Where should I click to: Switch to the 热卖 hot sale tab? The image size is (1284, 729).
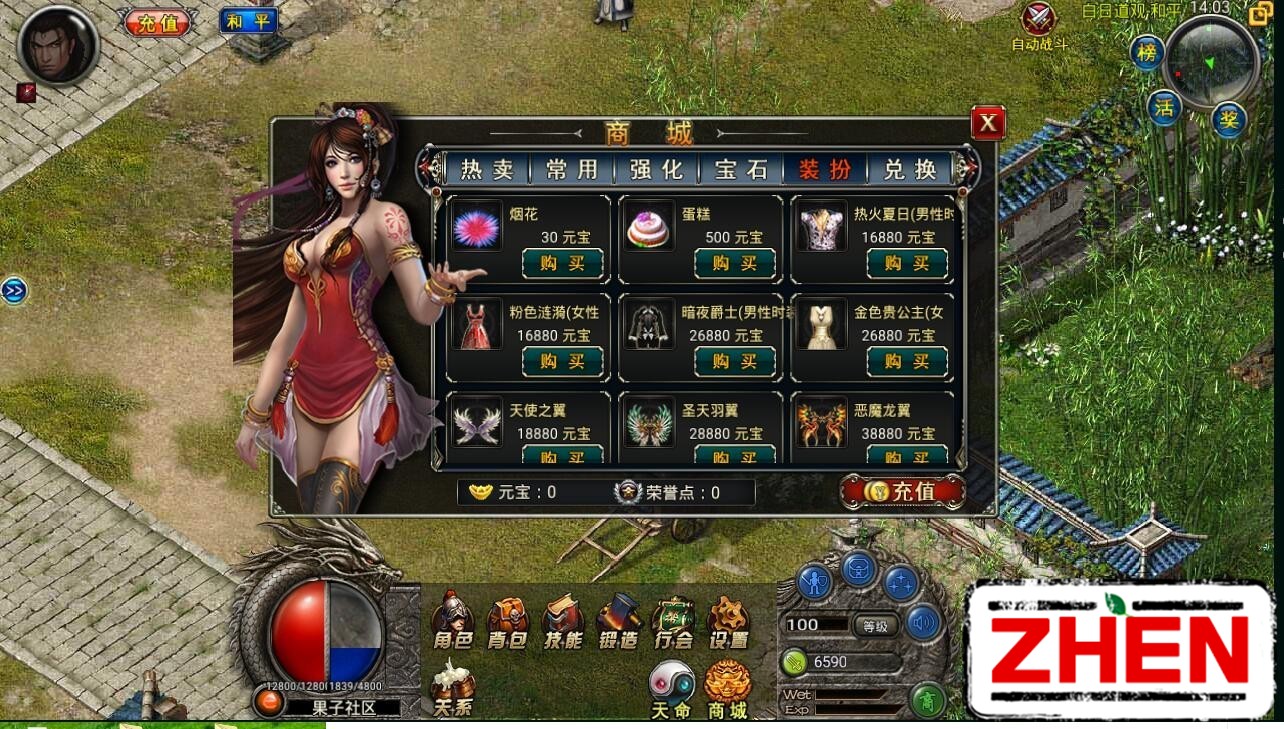pos(487,169)
